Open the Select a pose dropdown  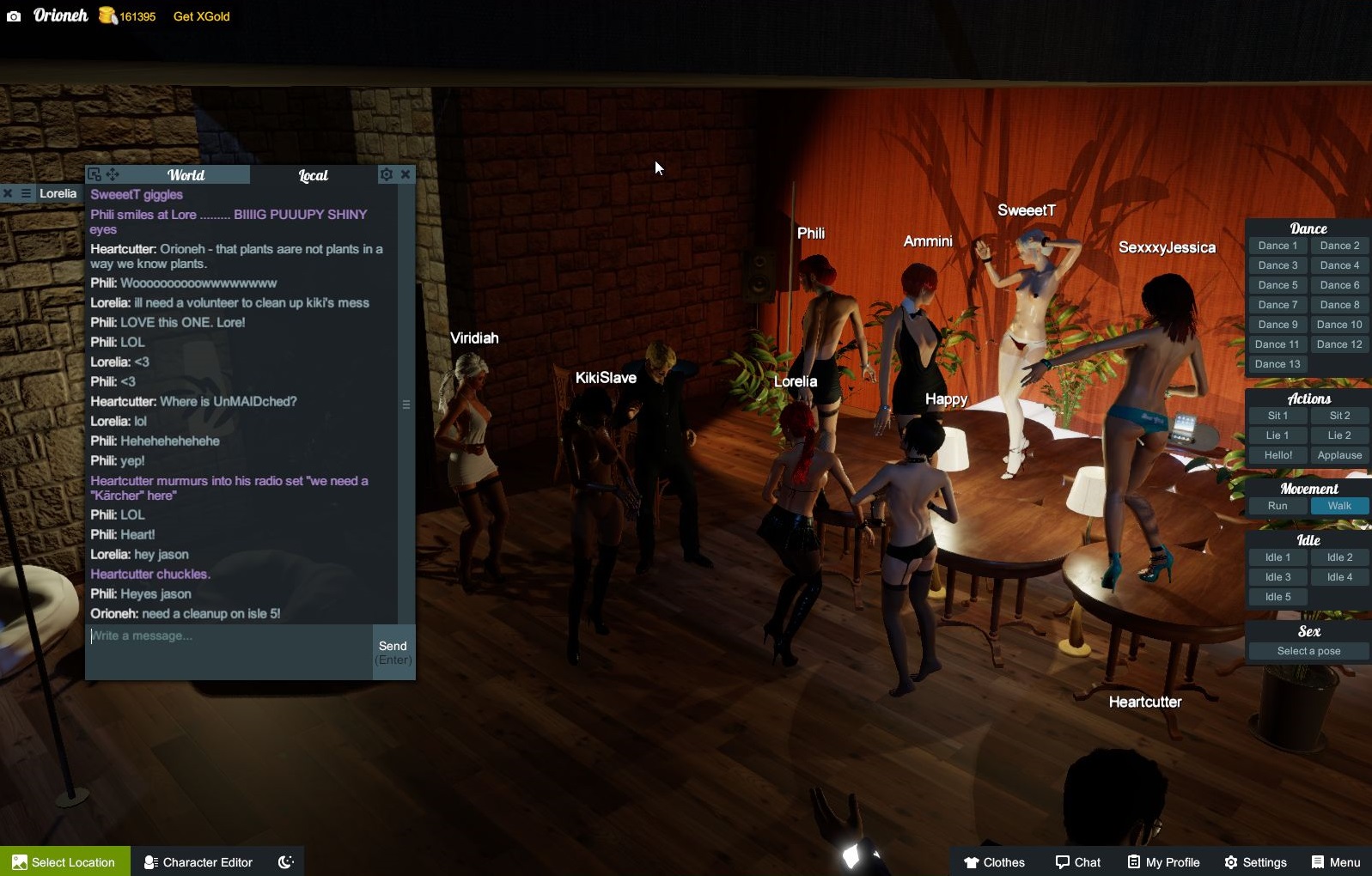coord(1308,650)
